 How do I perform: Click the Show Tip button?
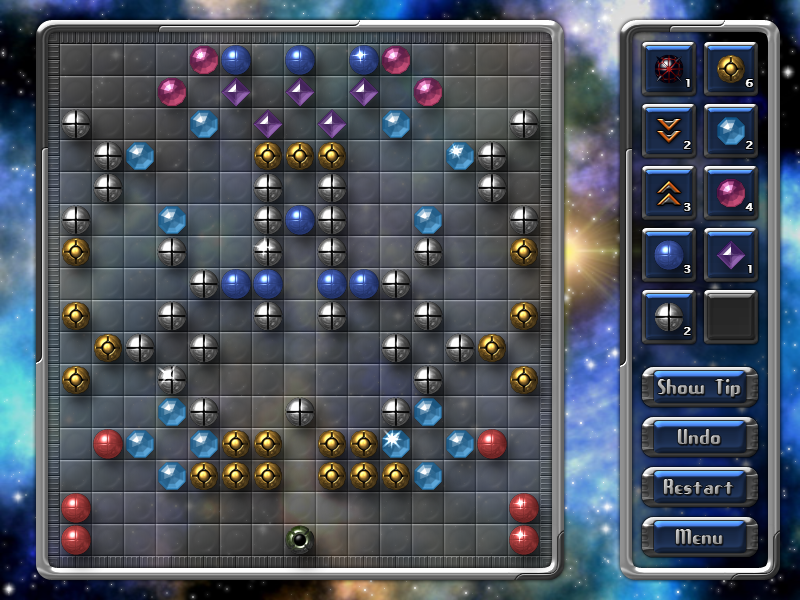[699, 388]
